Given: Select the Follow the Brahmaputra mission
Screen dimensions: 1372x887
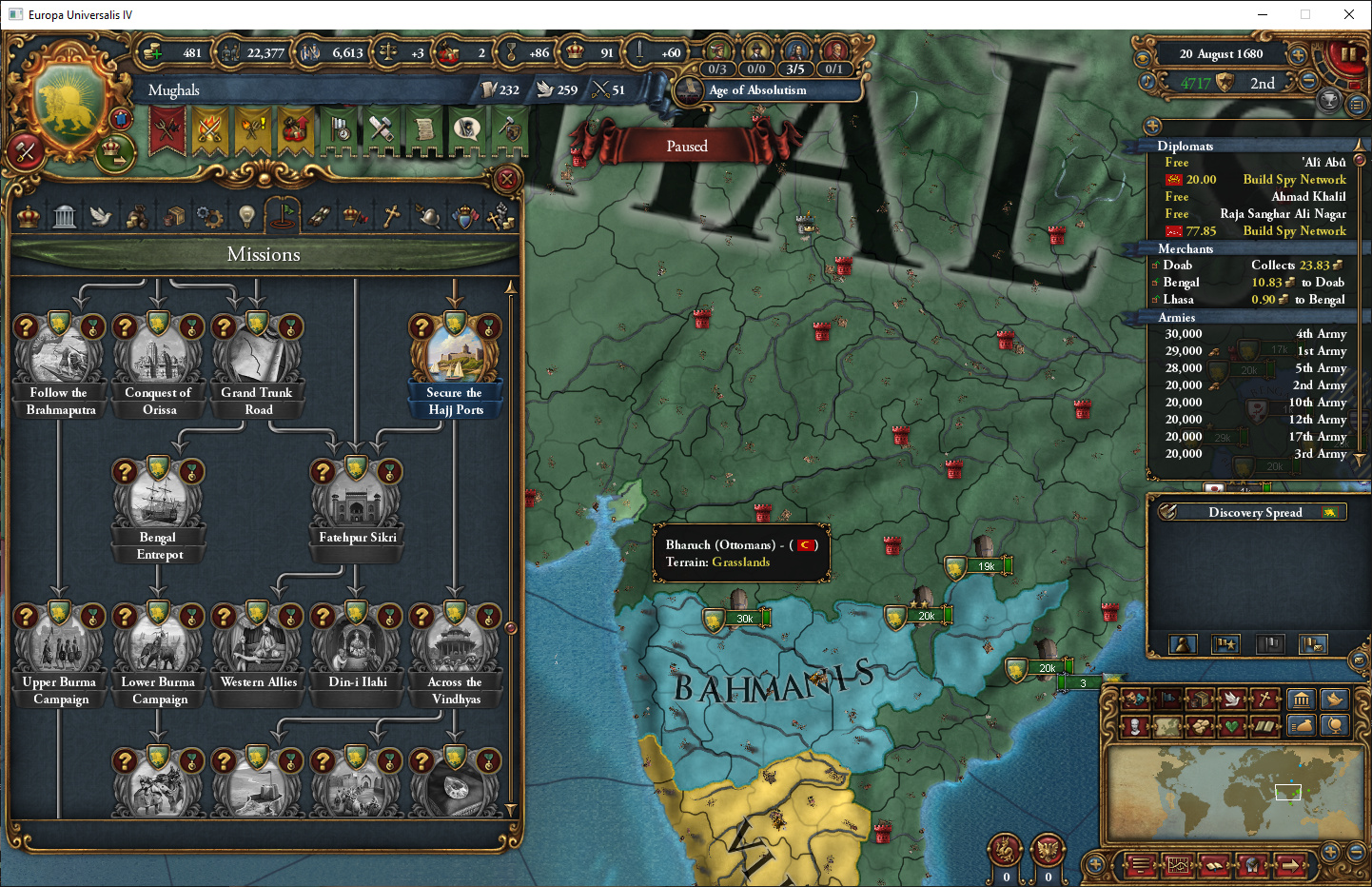Looking at the screenshot, I should pos(60,357).
